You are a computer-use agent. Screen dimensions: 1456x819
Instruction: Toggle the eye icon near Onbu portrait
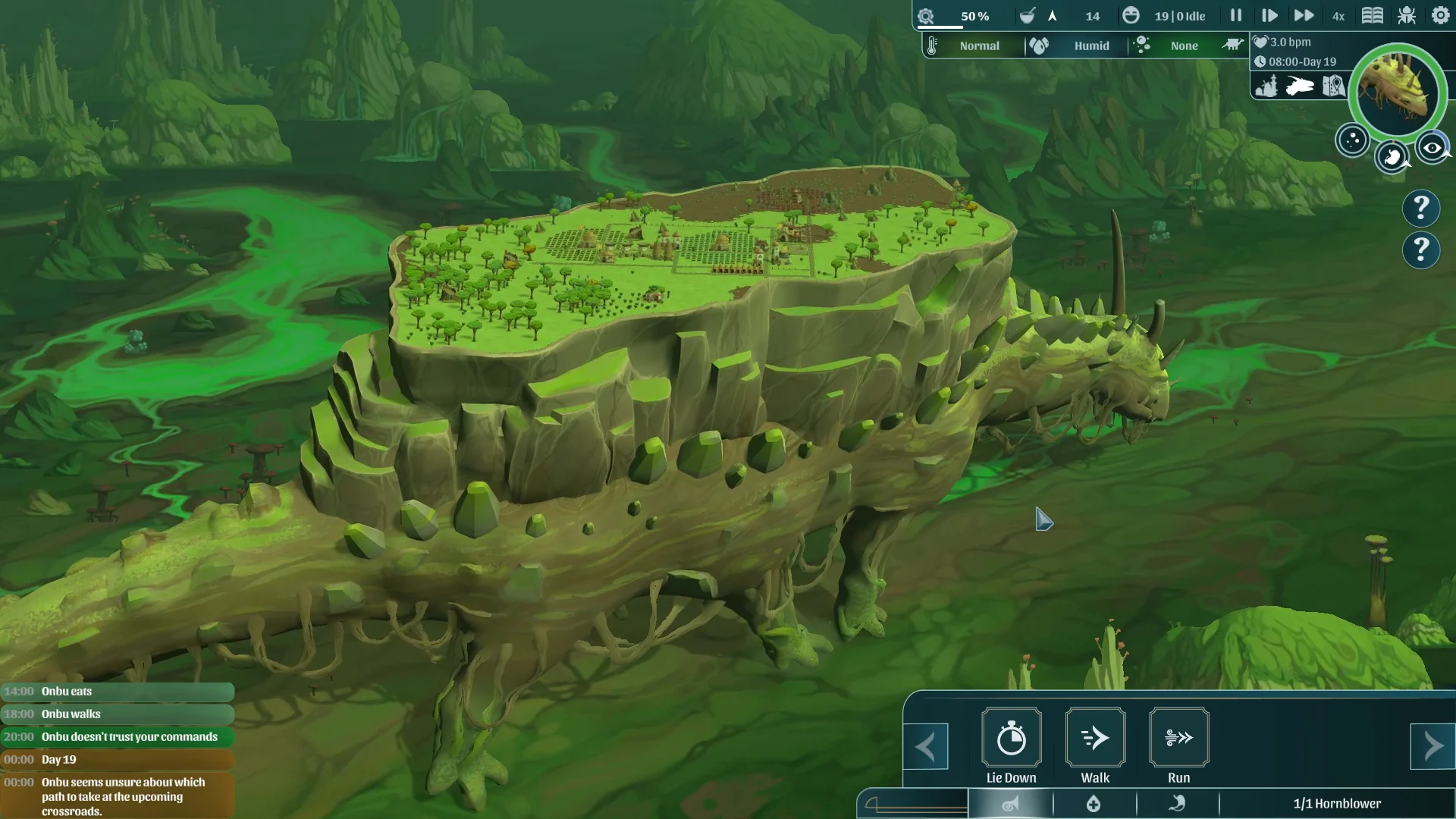1432,148
